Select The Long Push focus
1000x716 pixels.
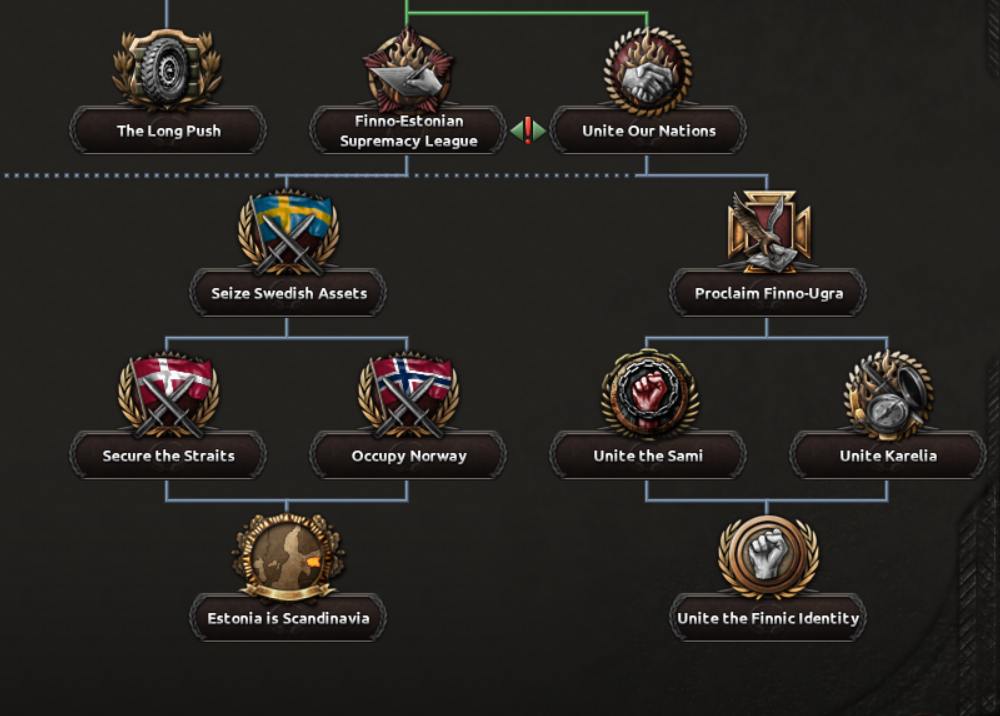click(x=168, y=130)
